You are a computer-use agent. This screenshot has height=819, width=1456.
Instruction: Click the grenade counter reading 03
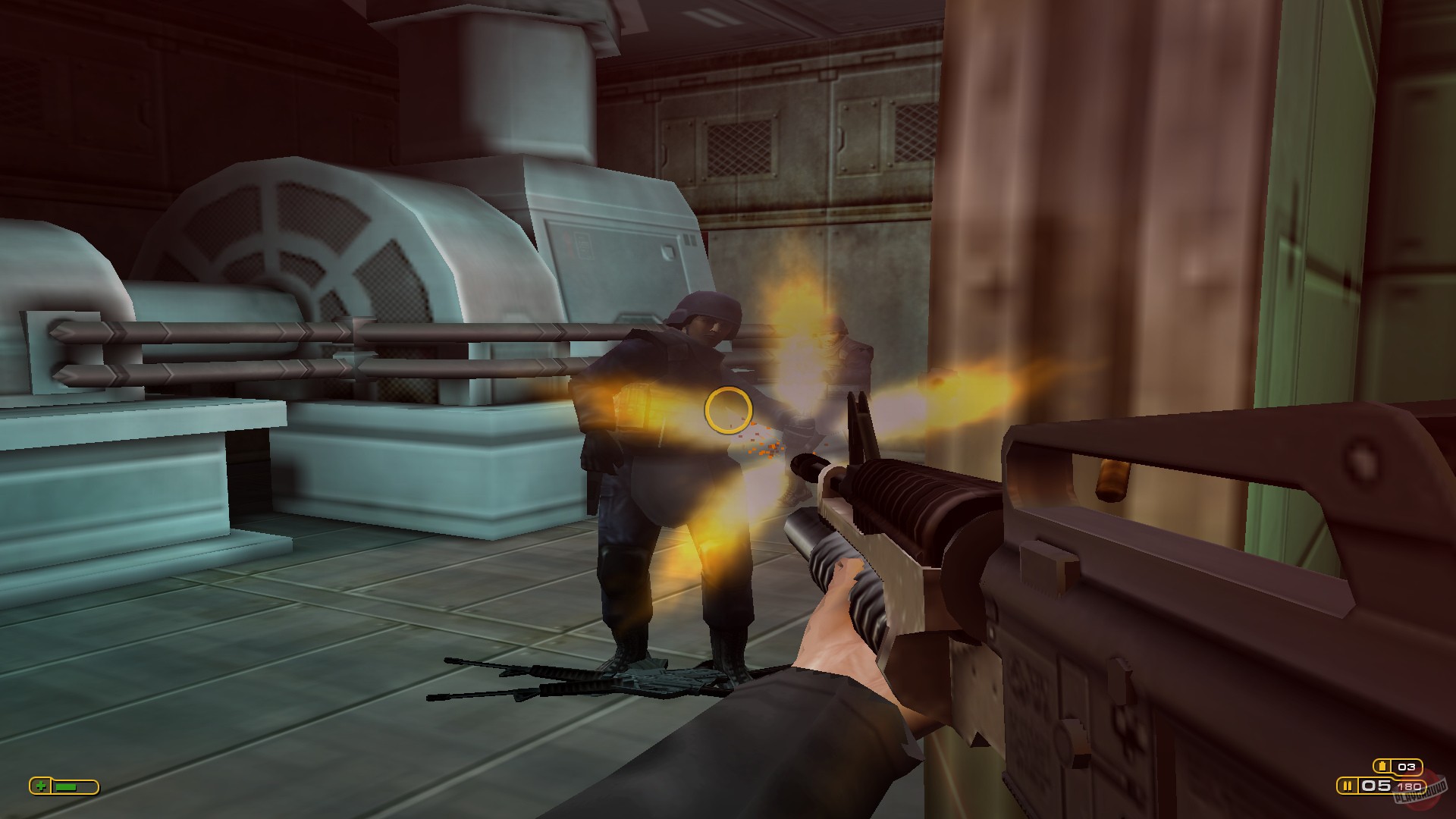point(1405,766)
